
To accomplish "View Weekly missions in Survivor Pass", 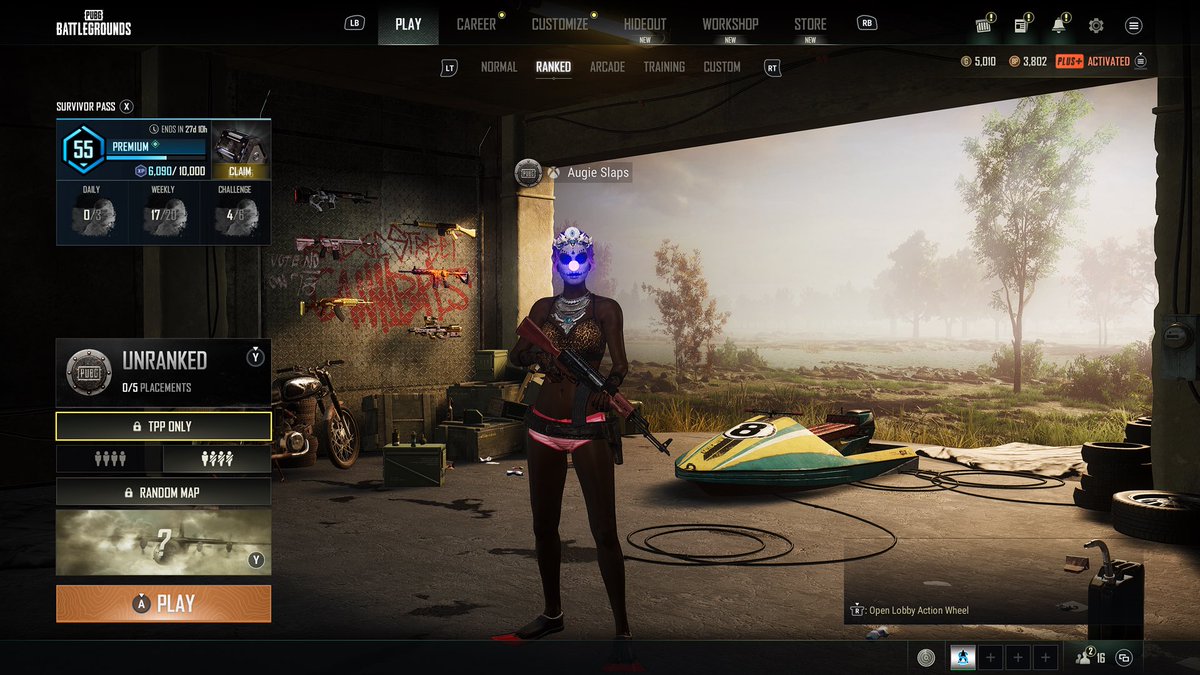I will 163,211.
